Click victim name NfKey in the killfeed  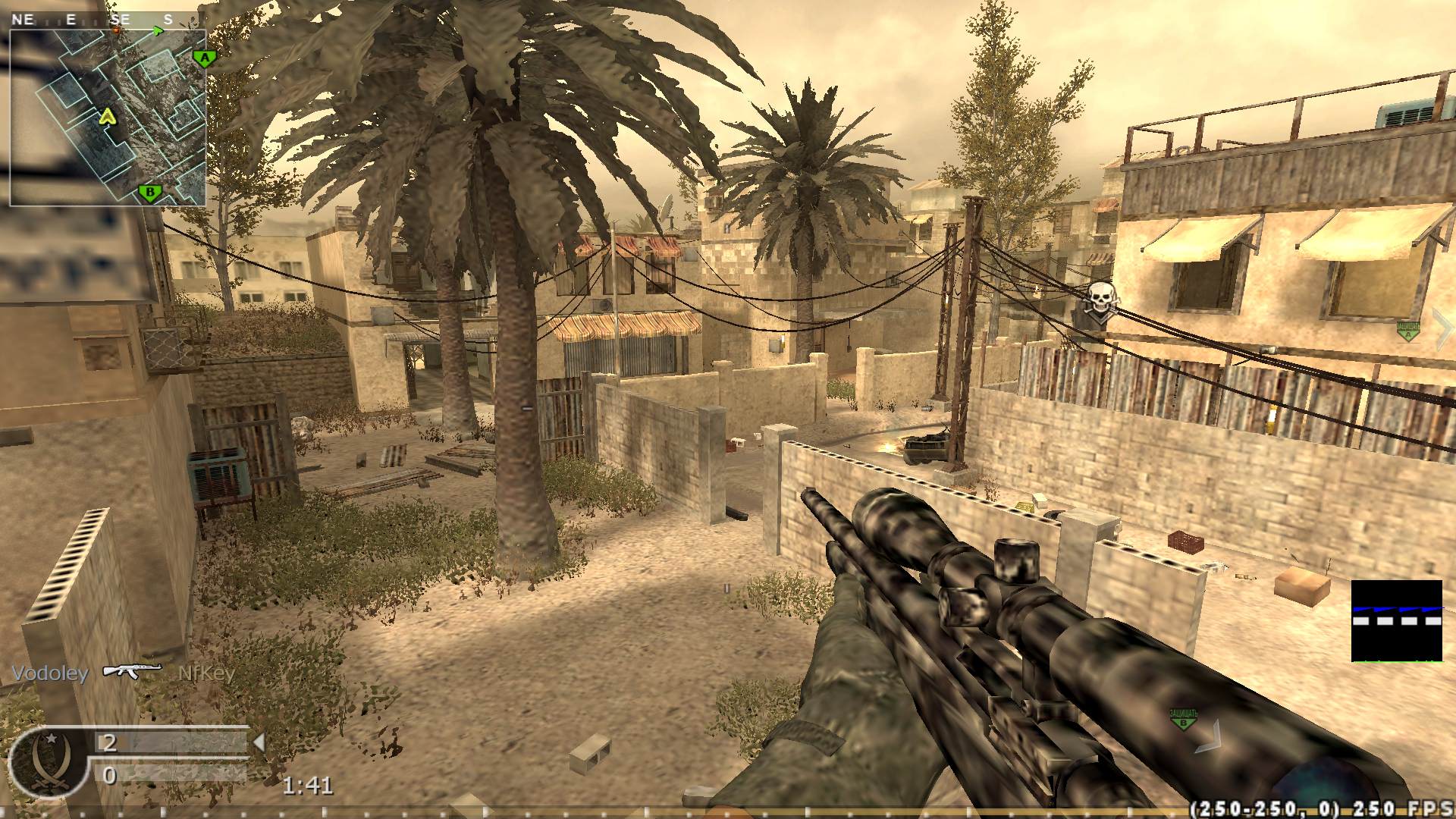(206, 673)
